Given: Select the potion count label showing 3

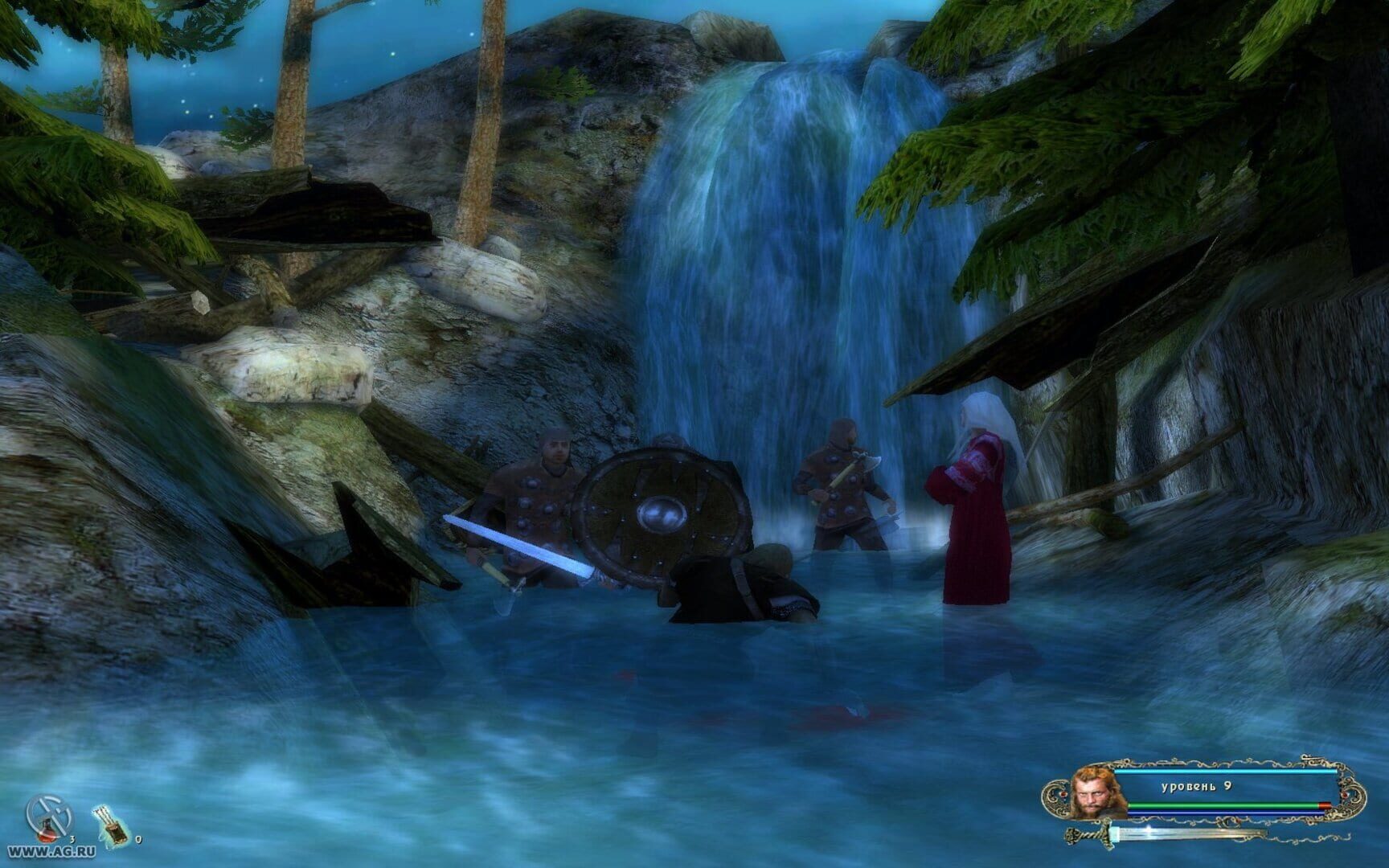Looking at the screenshot, I should [x=72, y=839].
